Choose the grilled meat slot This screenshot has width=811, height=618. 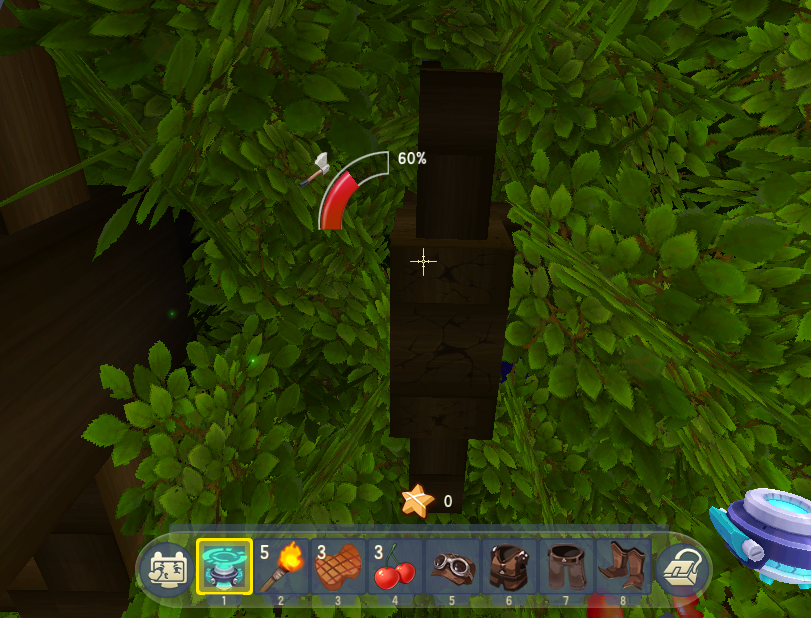coord(338,567)
